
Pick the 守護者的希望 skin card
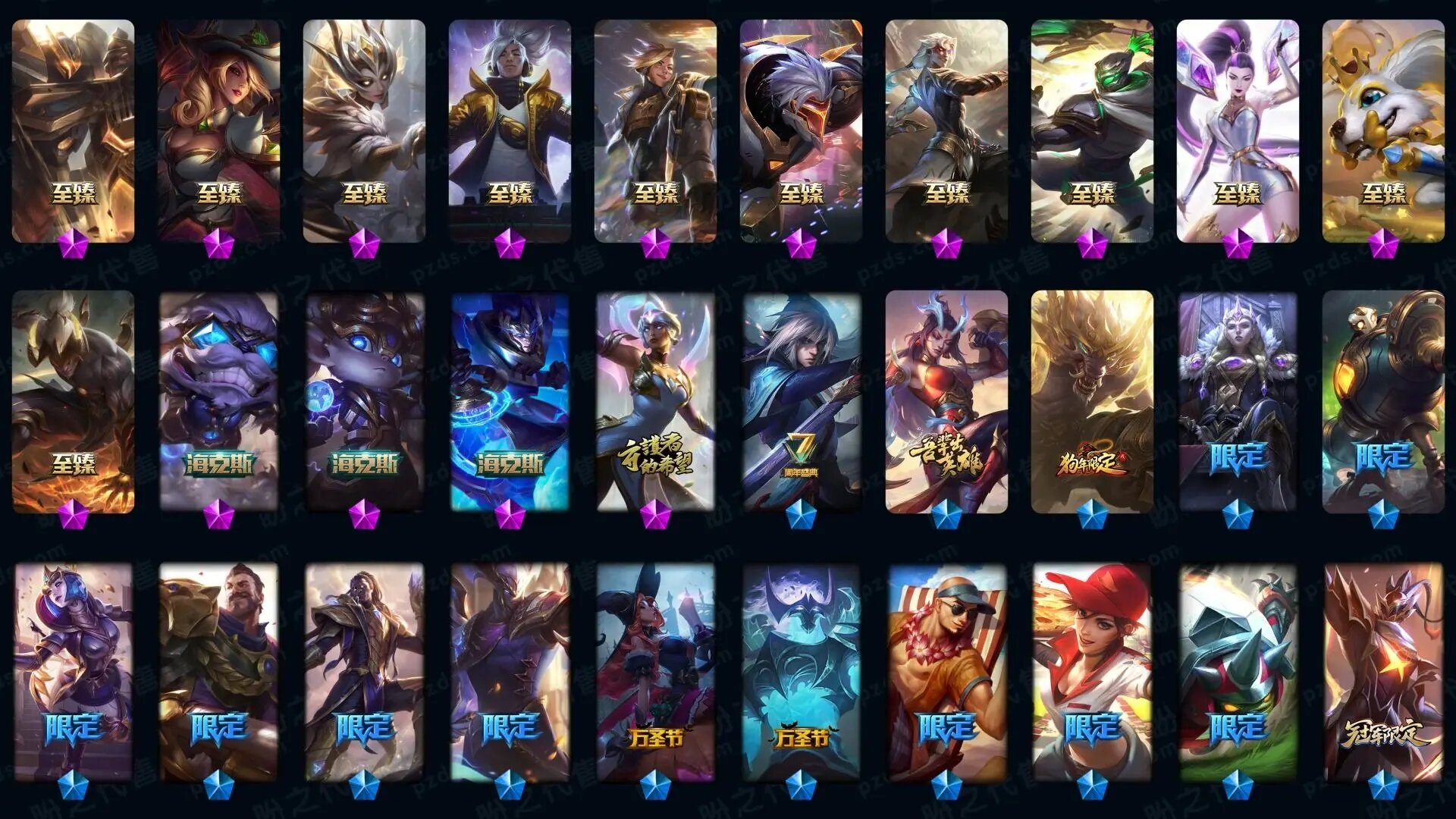(655, 402)
